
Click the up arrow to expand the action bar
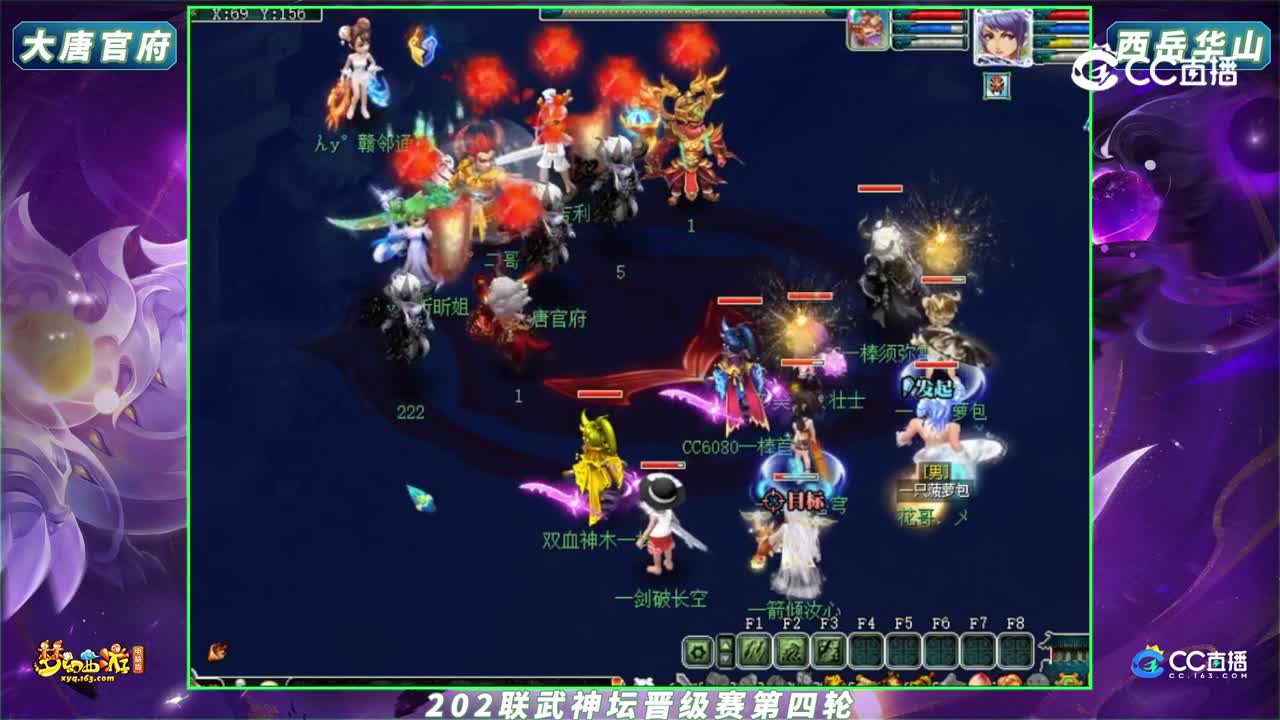click(724, 646)
